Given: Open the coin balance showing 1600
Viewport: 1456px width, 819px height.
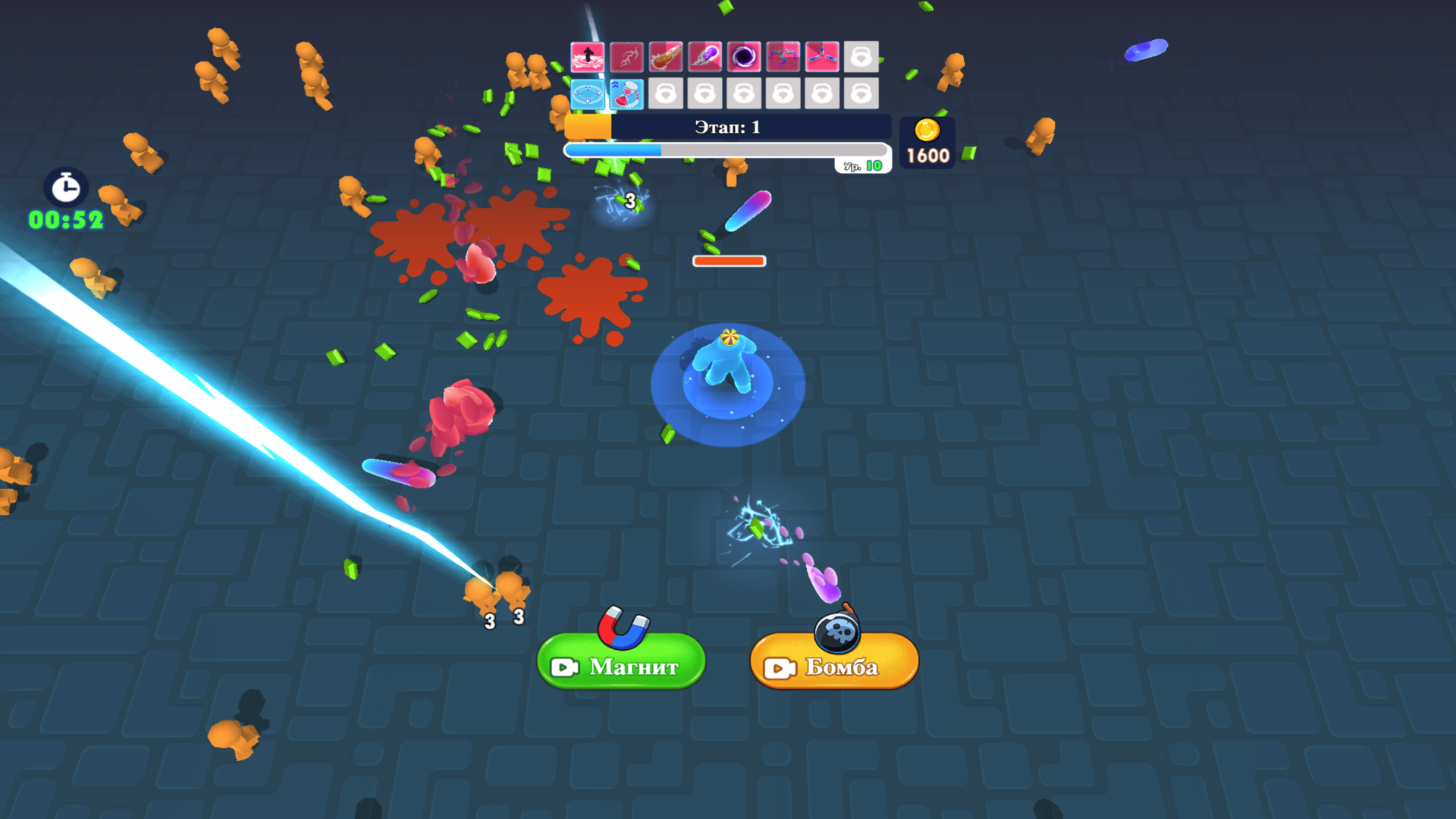Looking at the screenshot, I should click(x=927, y=144).
